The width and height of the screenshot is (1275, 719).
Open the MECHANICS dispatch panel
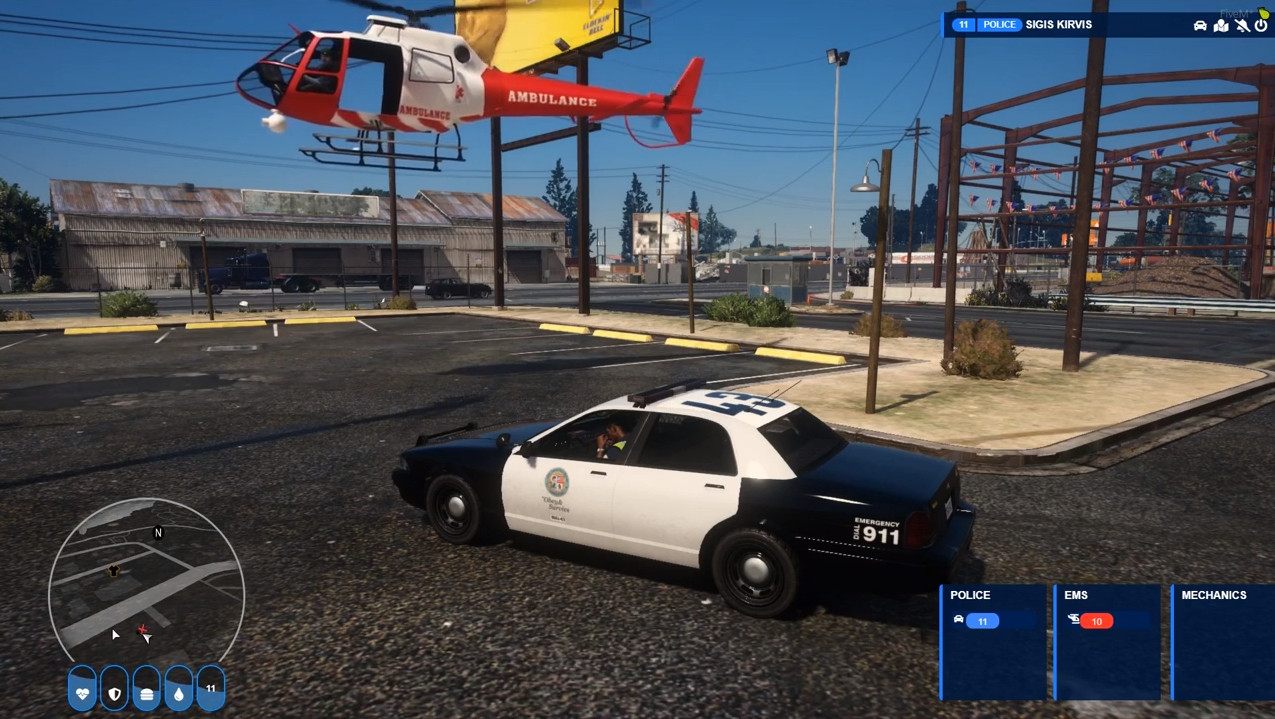[1222, 642]
